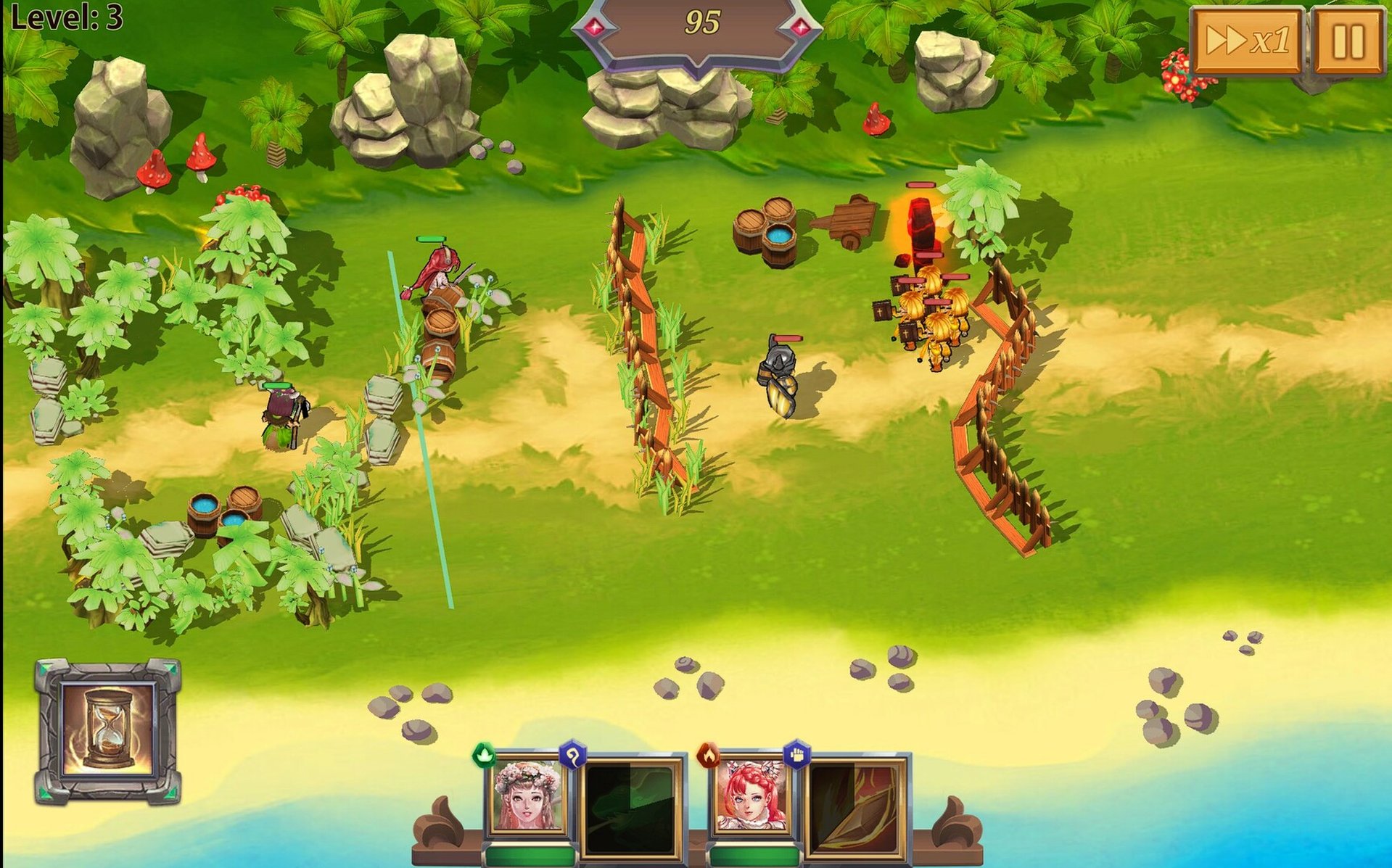Click the green leaf element badge
This screenshot has width=1392, height=868.
coord(484,756)
